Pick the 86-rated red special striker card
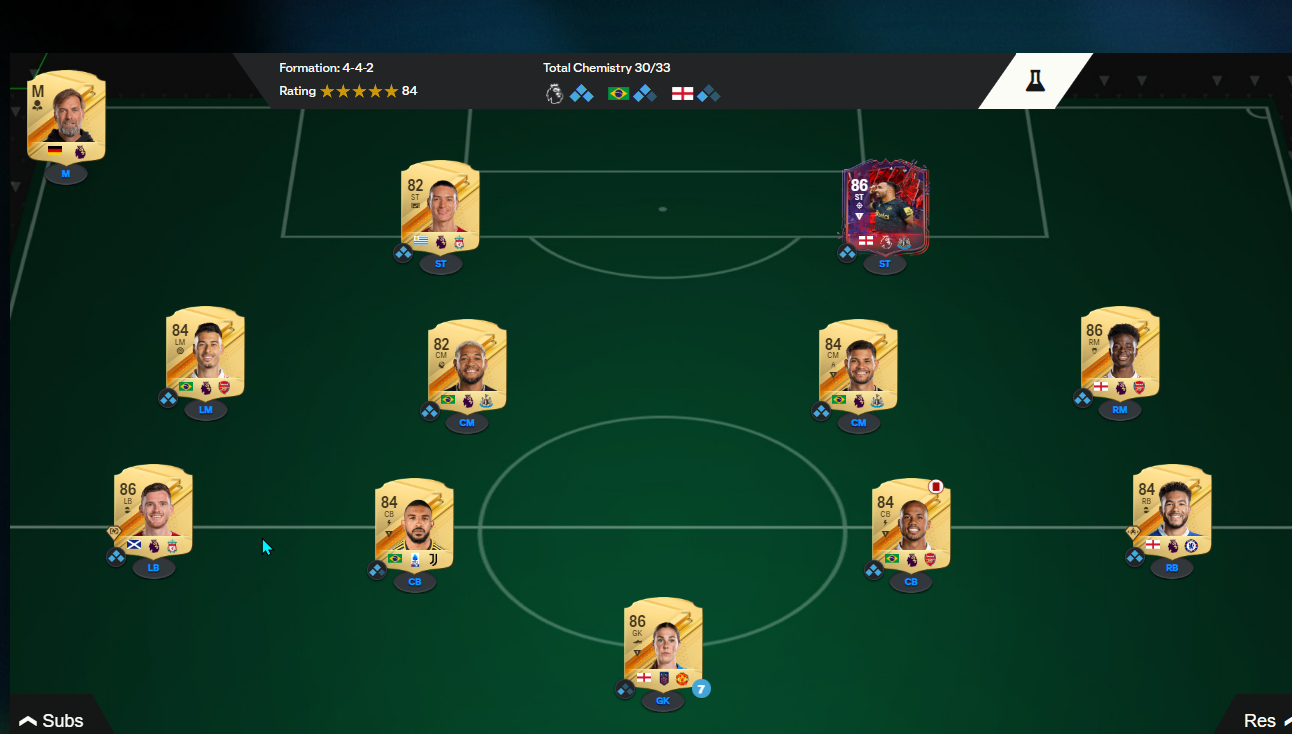 point(885,205)
